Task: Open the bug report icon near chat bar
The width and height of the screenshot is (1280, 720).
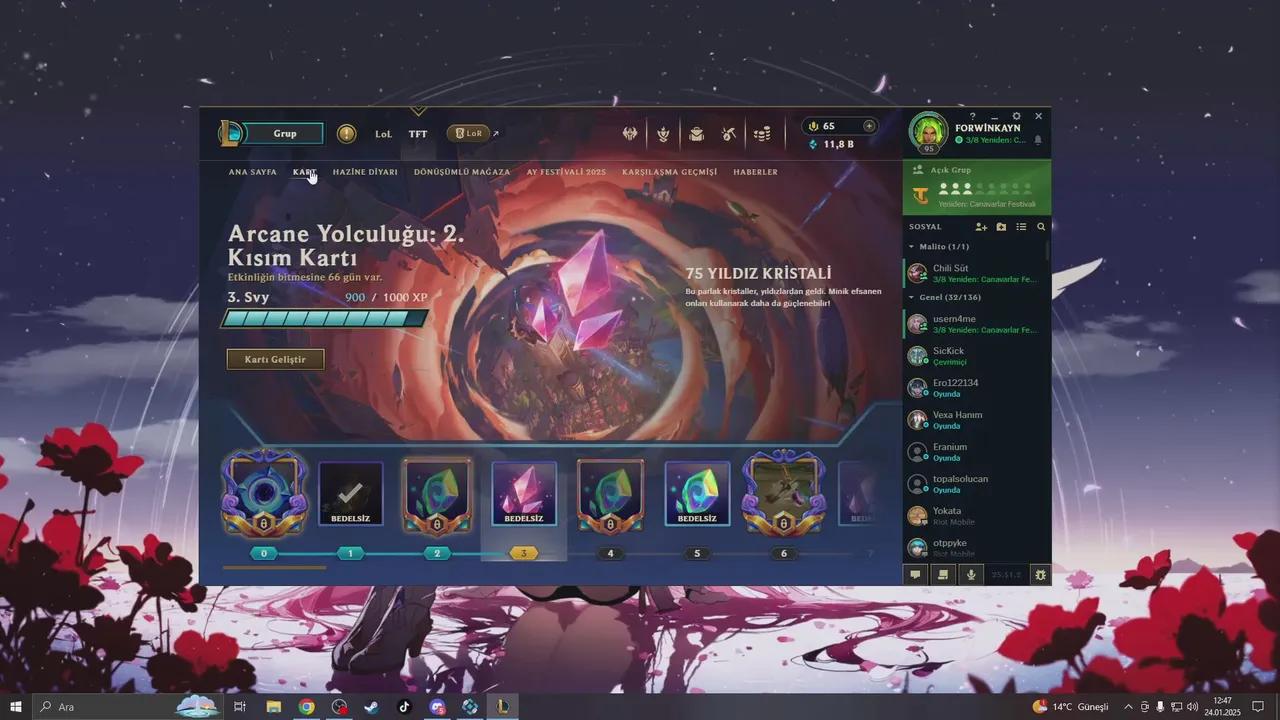Action: pos(1038,575)
